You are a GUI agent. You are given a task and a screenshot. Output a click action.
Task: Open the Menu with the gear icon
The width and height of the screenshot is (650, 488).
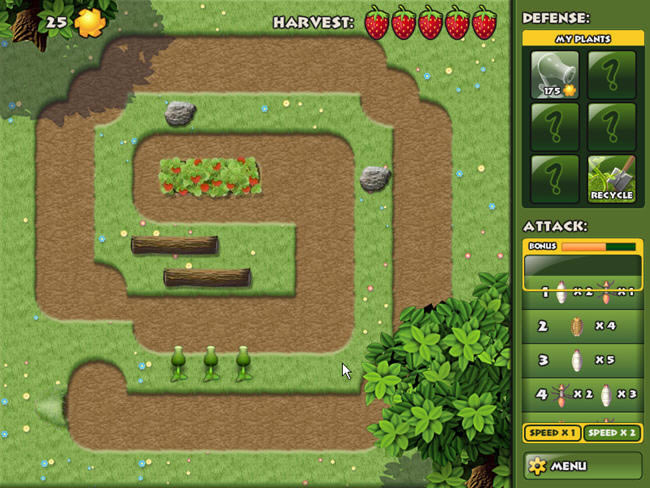pos(582,465)
